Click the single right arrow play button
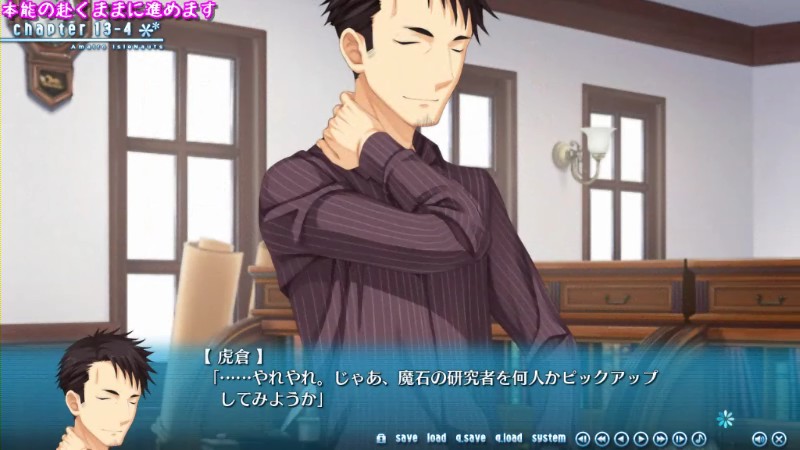This screenshot has height=450, width=800. click(x=641, y=438)
